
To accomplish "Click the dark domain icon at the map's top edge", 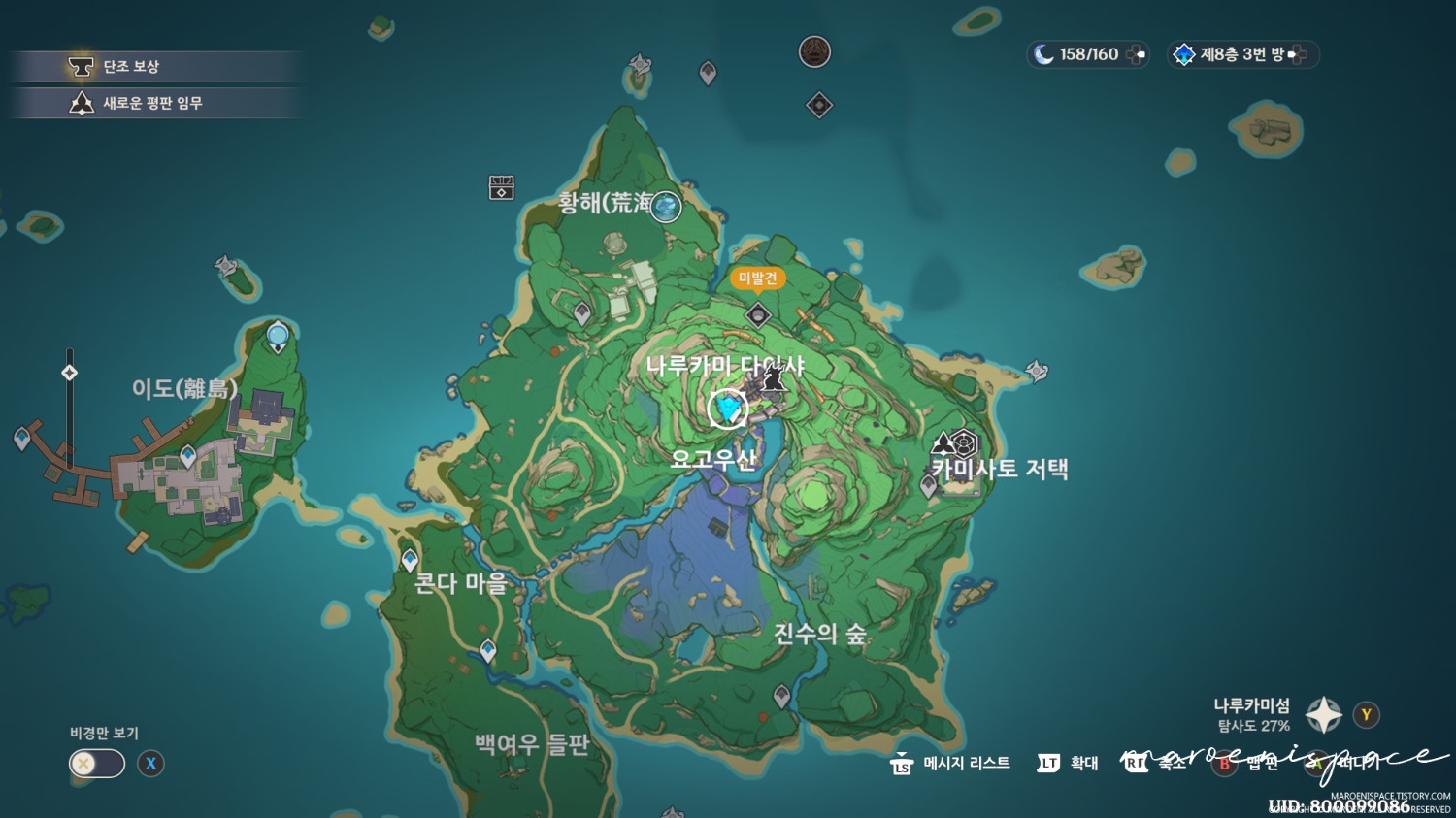I will 813,53.
